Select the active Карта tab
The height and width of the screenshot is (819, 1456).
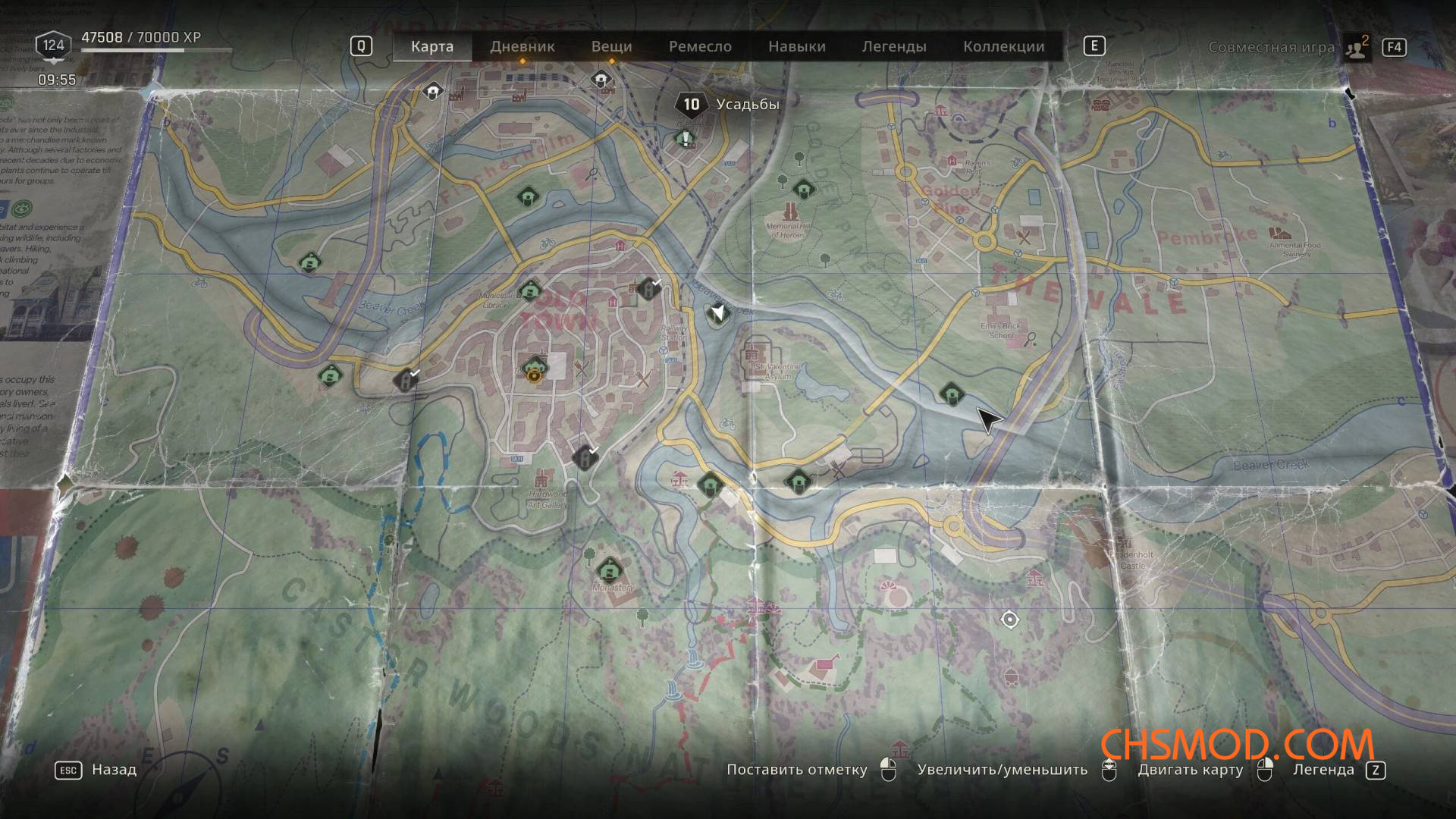point(432,46)
